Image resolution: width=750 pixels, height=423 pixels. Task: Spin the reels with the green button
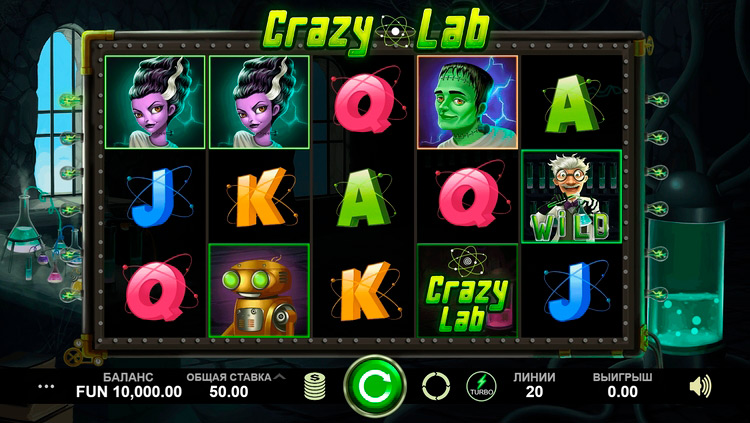coord(375,385)
